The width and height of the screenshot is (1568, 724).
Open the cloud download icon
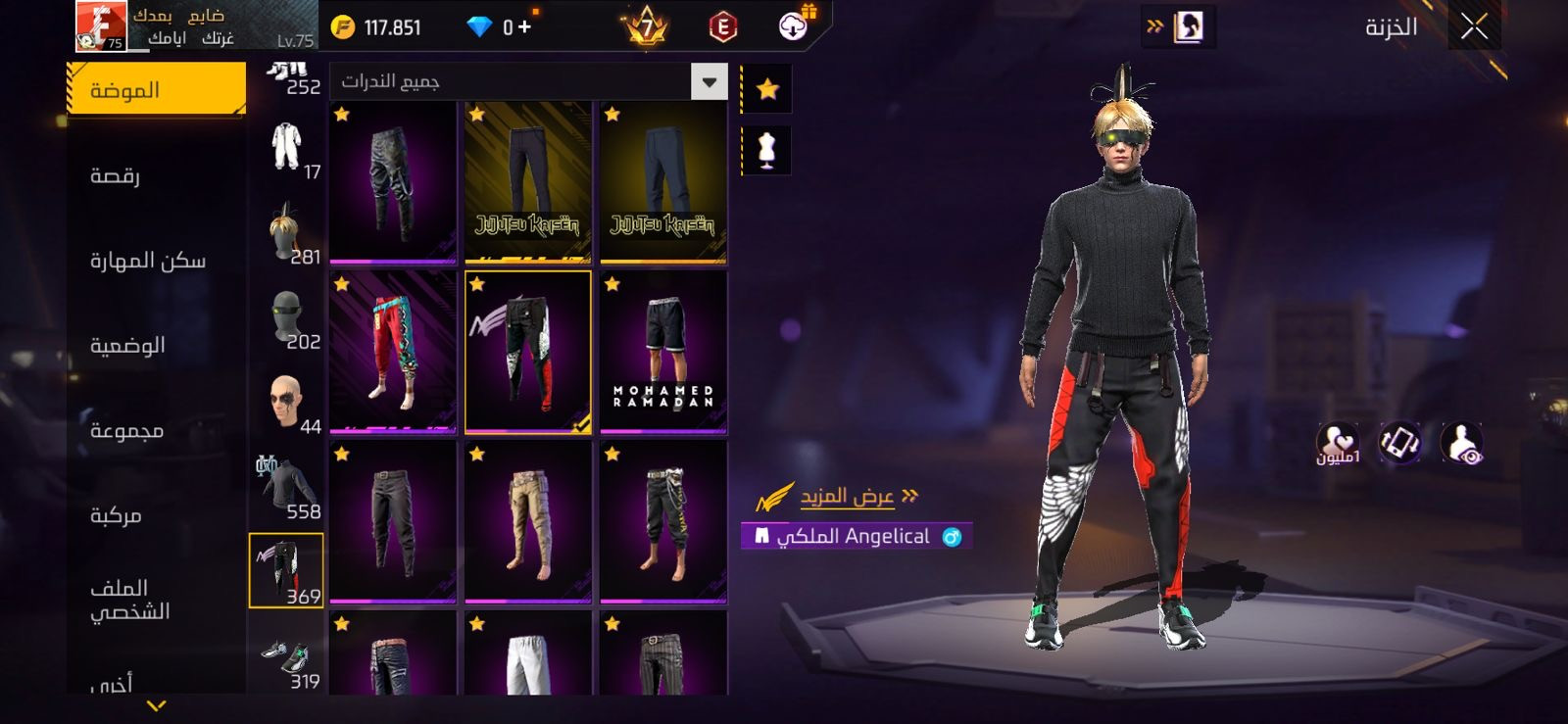coord(793,26)
